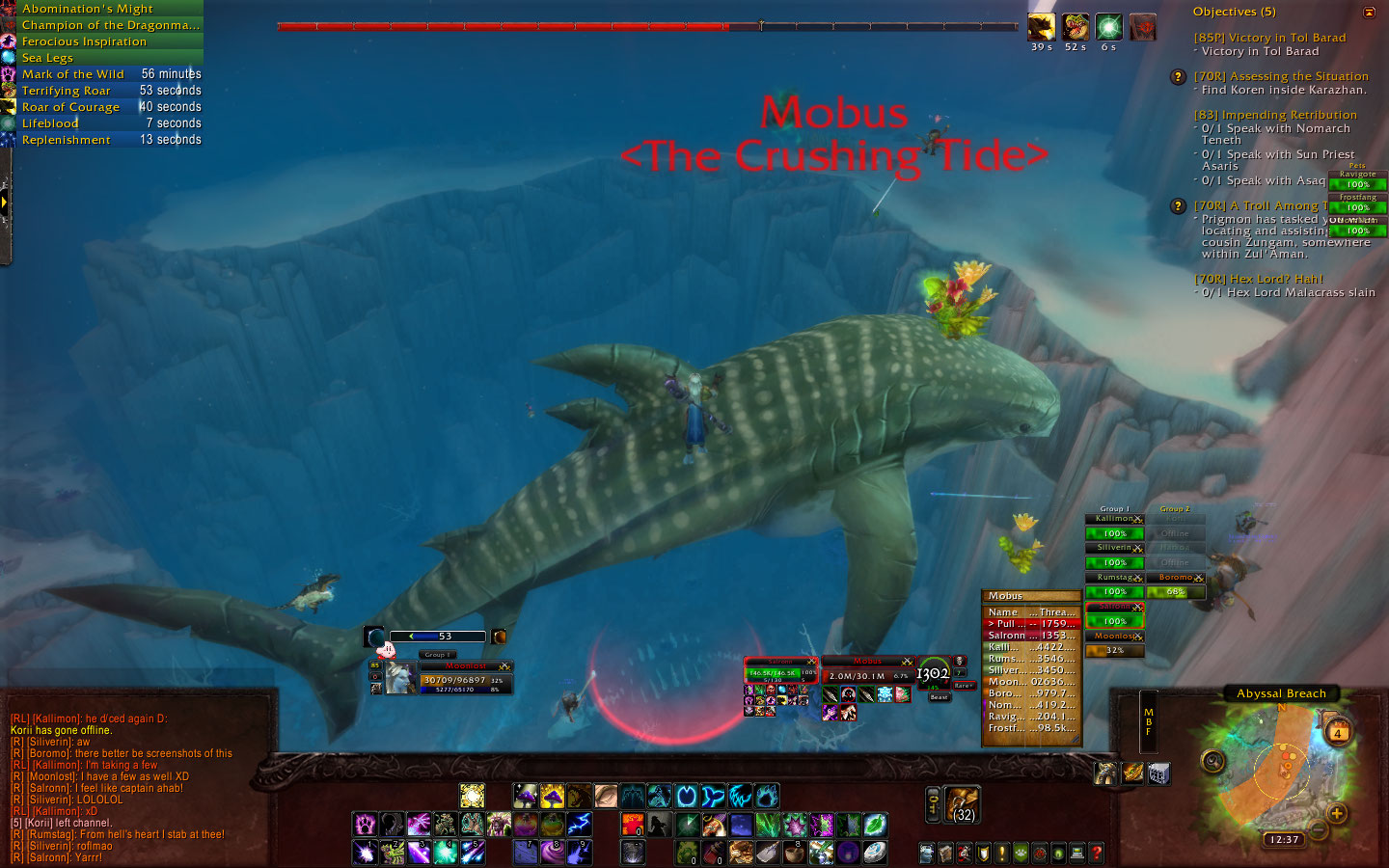
Task: Open the red question mark help menu
Action: (x=1096, y=853)
